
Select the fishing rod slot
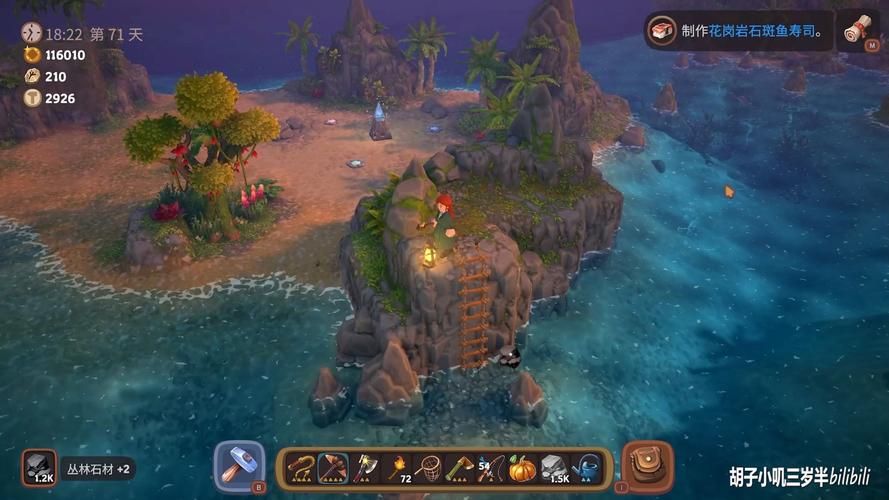pyautogui.click(x=490, y=467)
